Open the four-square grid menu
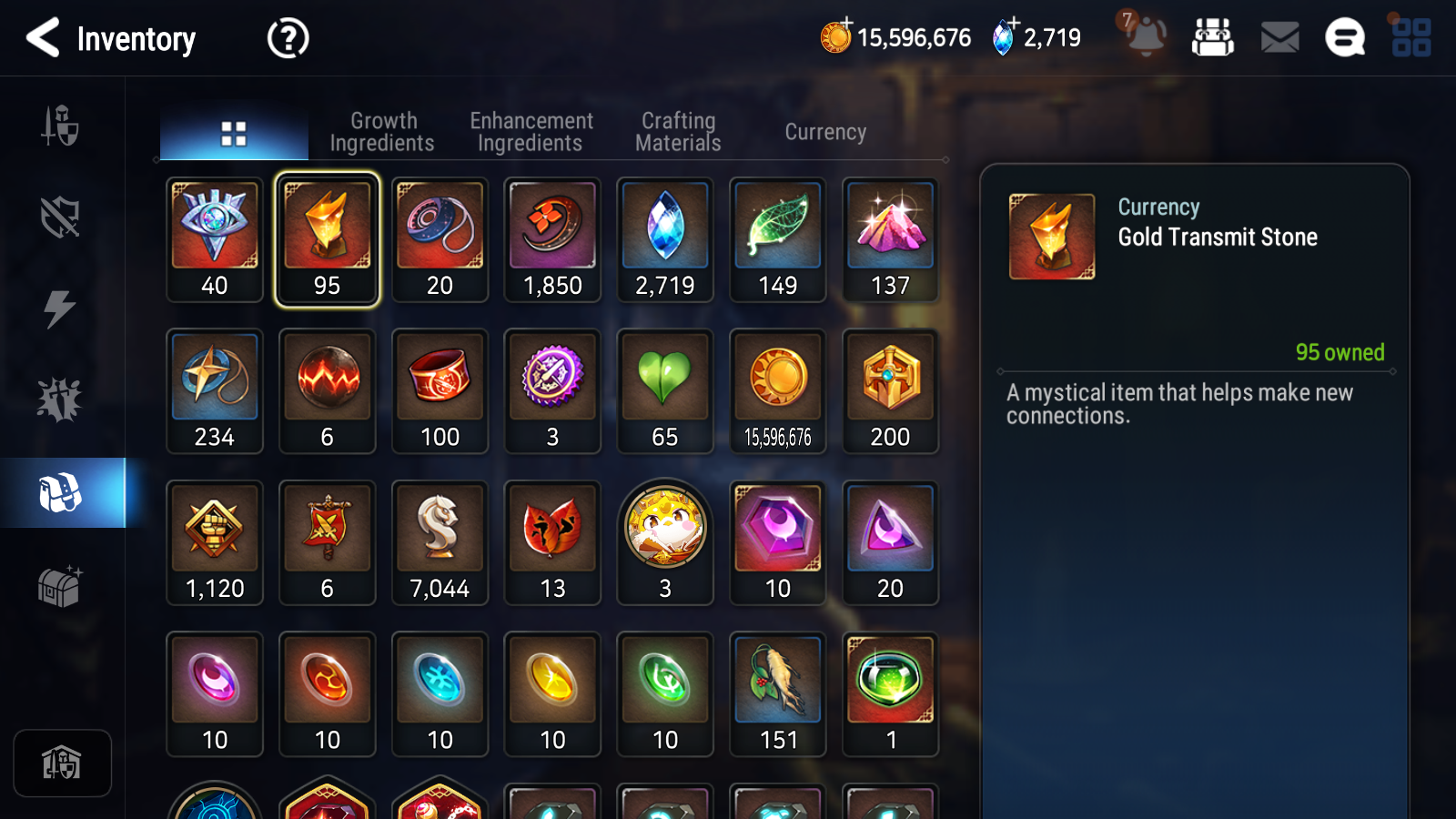1456x819 pixels. (x=1411, y=38)
